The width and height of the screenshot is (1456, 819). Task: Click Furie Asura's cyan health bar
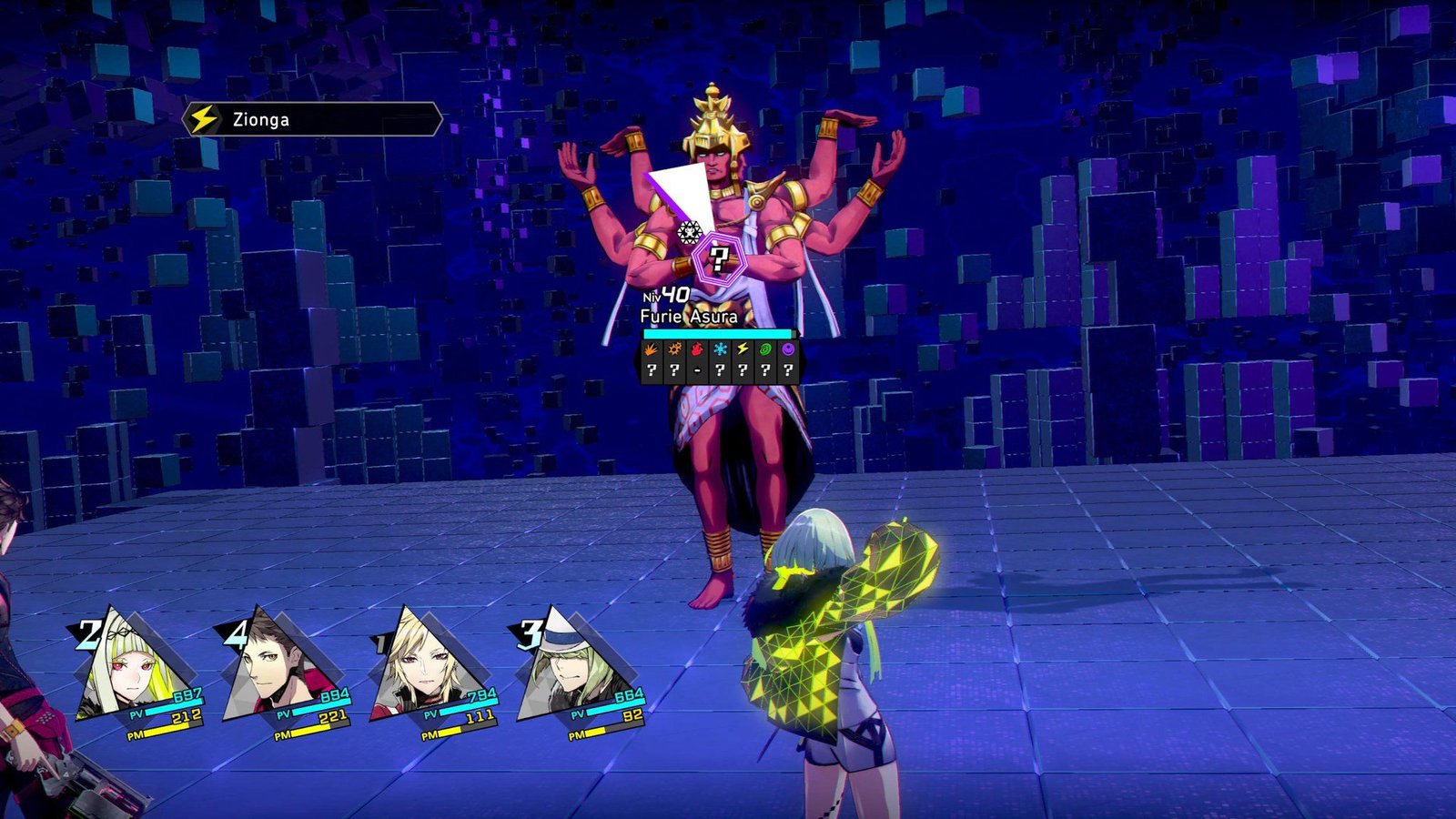(x=719, y=334)
